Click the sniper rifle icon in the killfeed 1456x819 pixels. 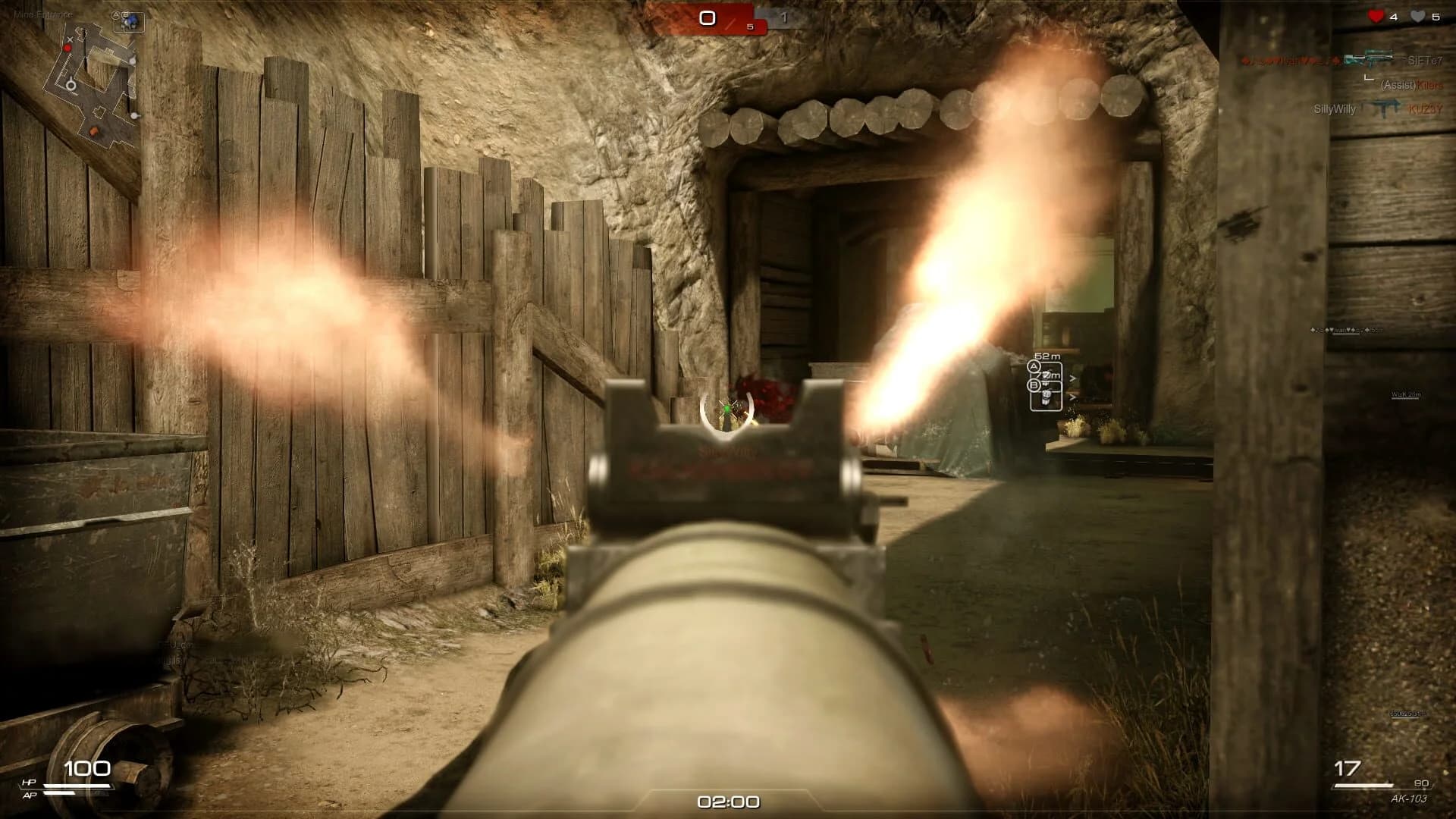[1370, 59]
